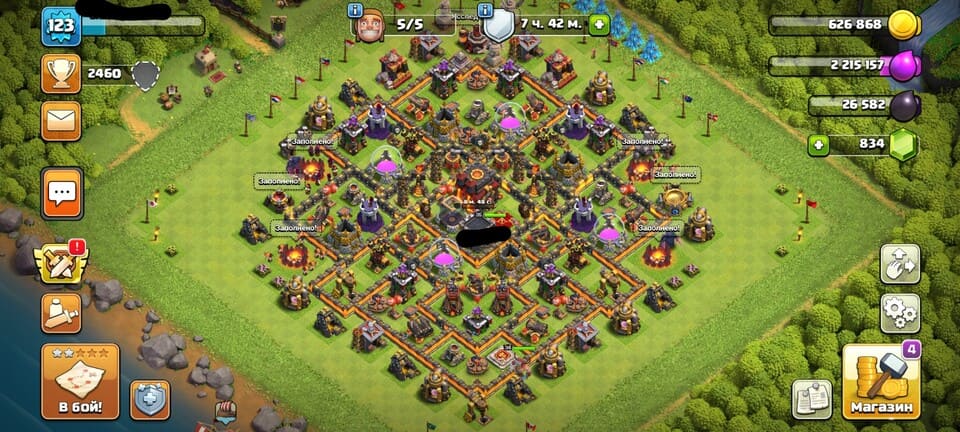This screenshot has height=432, width=960.
Task: Tap the pink elixir resource icon
Action: [x=904, y=65]
